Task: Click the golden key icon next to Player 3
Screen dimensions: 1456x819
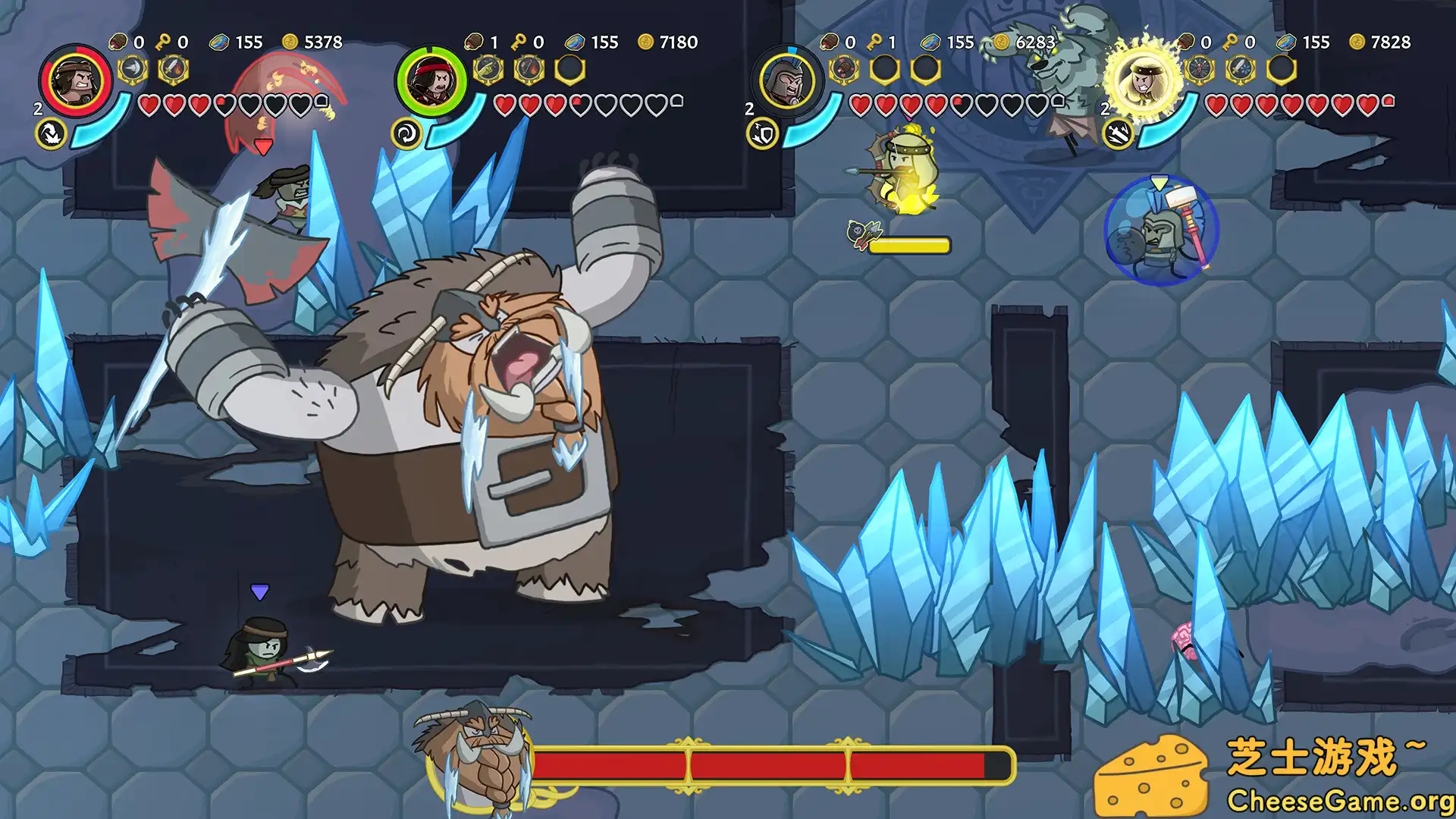Action: coord(874,43)
